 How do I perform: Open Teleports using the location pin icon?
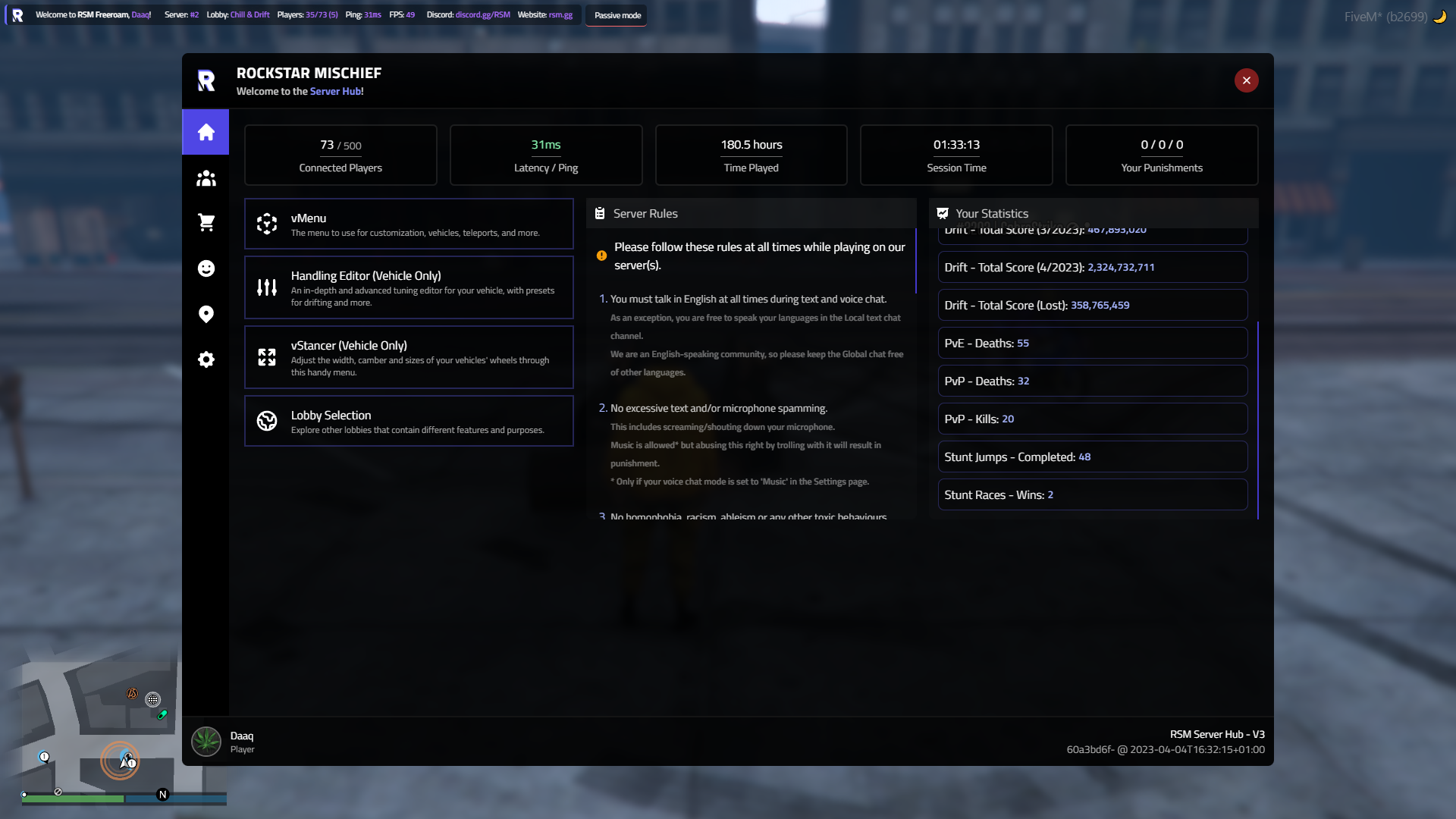pos(206,314)
